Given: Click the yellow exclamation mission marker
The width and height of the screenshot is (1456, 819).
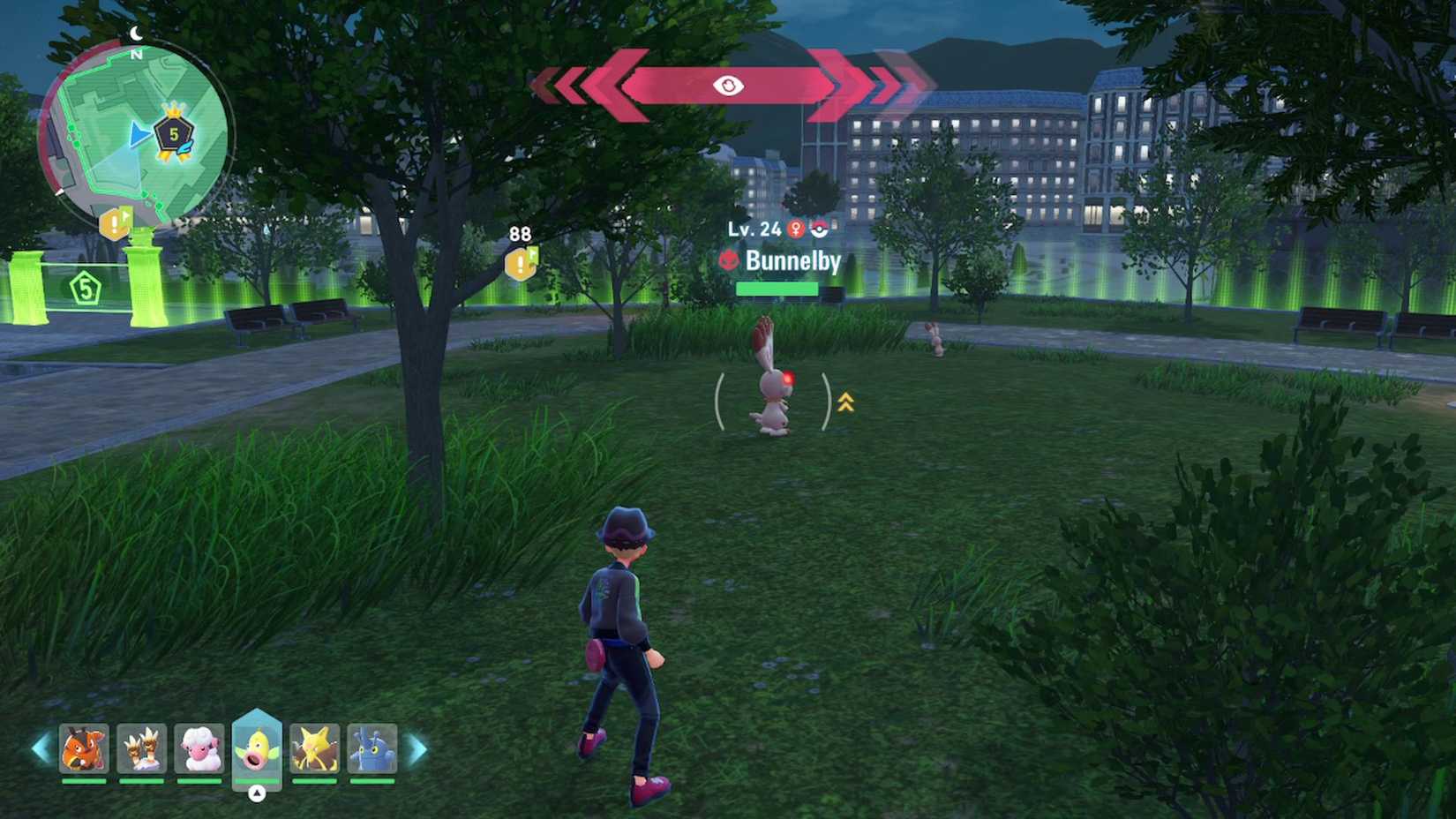Looking at the screenshot, I should 520,265.
